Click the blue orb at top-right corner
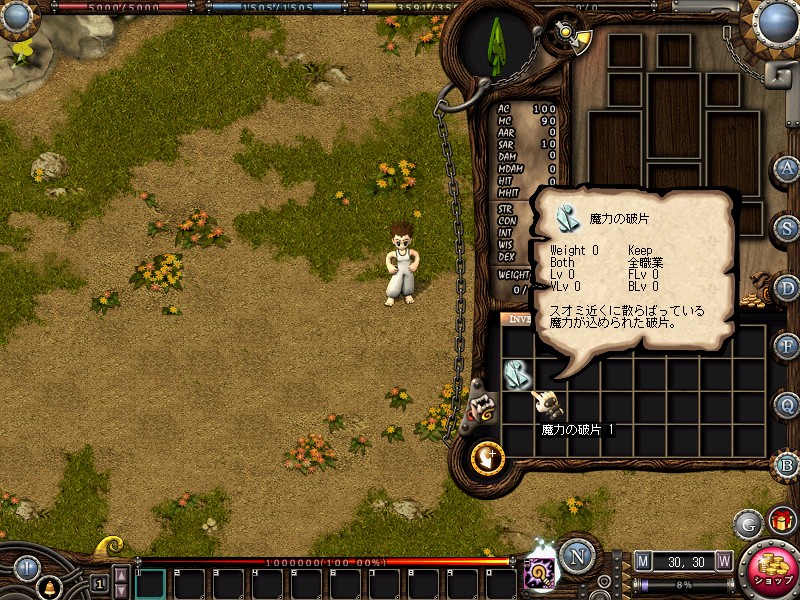This screenshot has width=800, height=600. tap(776, 20)
